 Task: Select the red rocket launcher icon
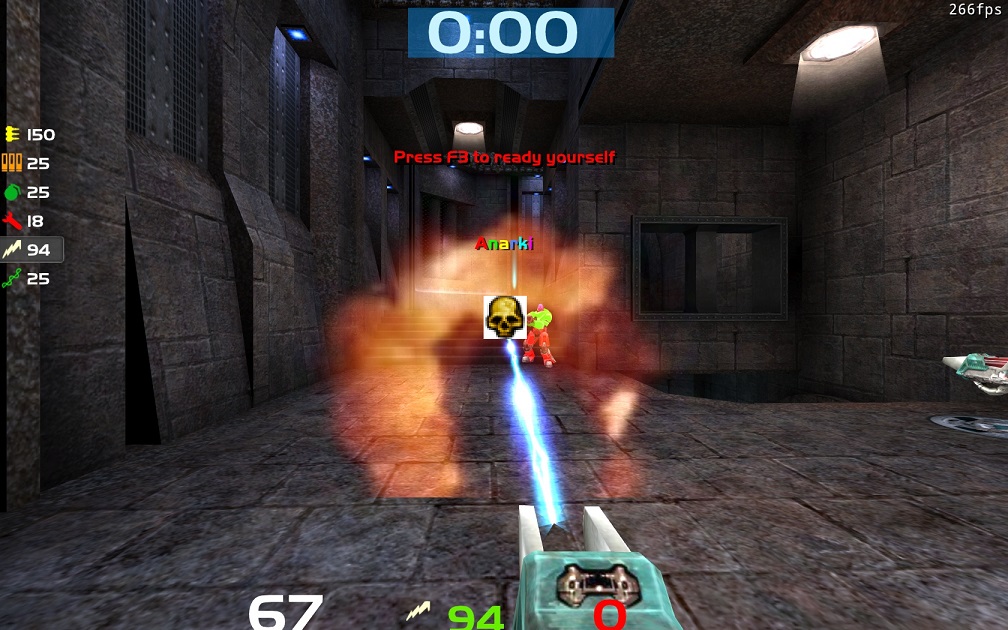click(12, 221)
